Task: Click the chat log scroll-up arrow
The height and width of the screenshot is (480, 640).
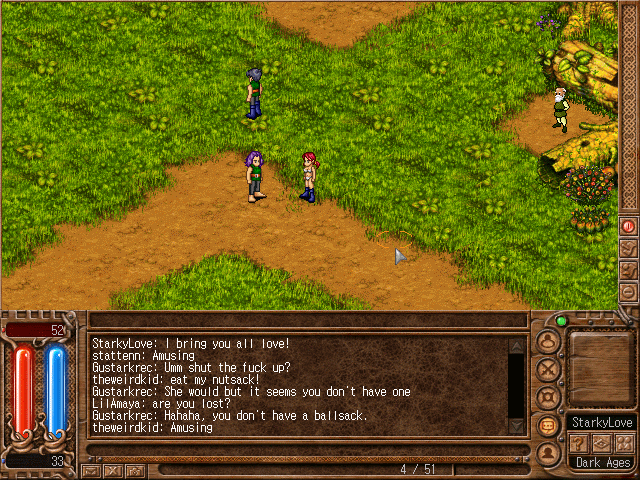Action: pyautogui.click(x=516, y=346)
